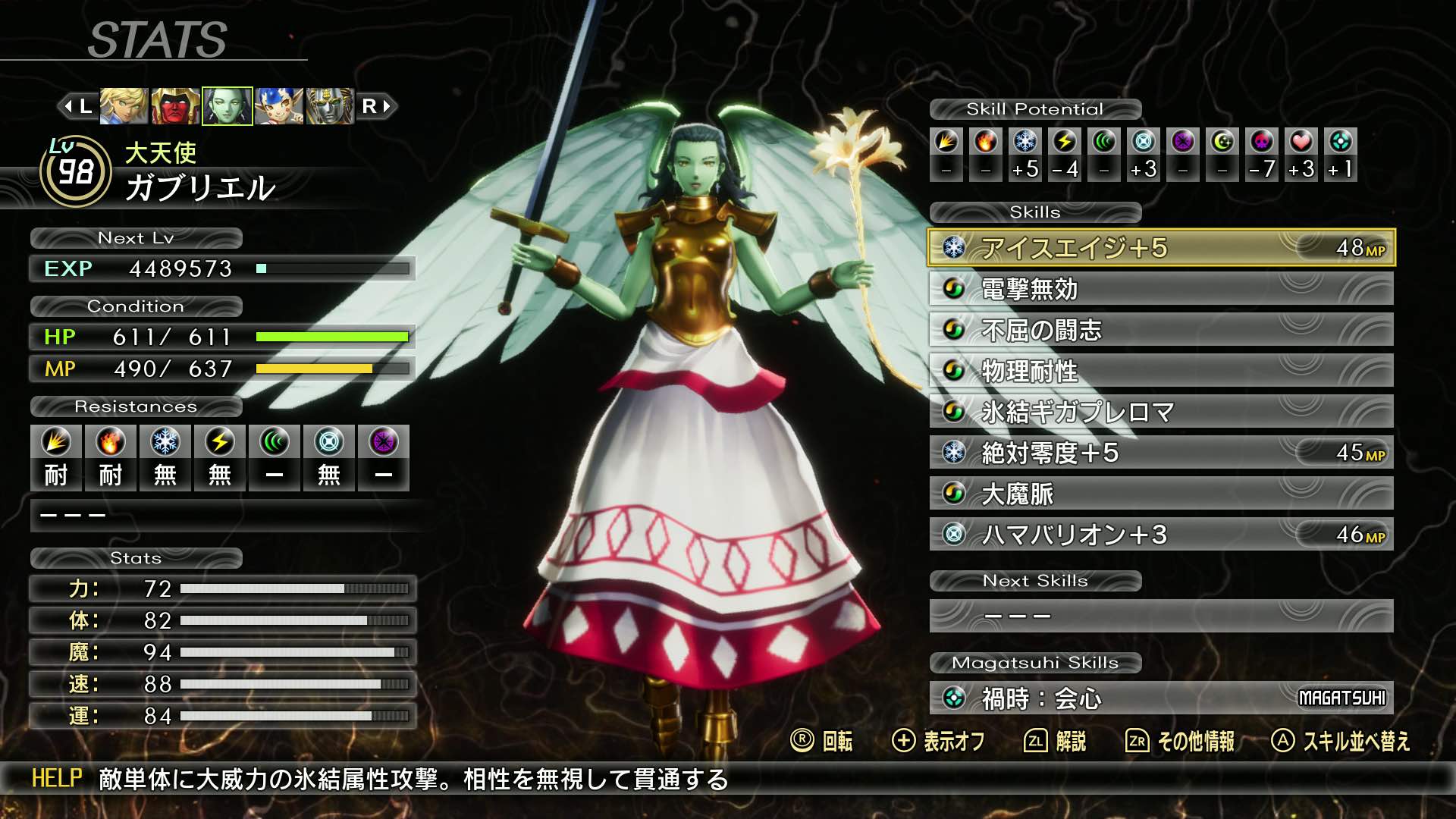Click the ice resistance icon

click(x=165, y=442)
